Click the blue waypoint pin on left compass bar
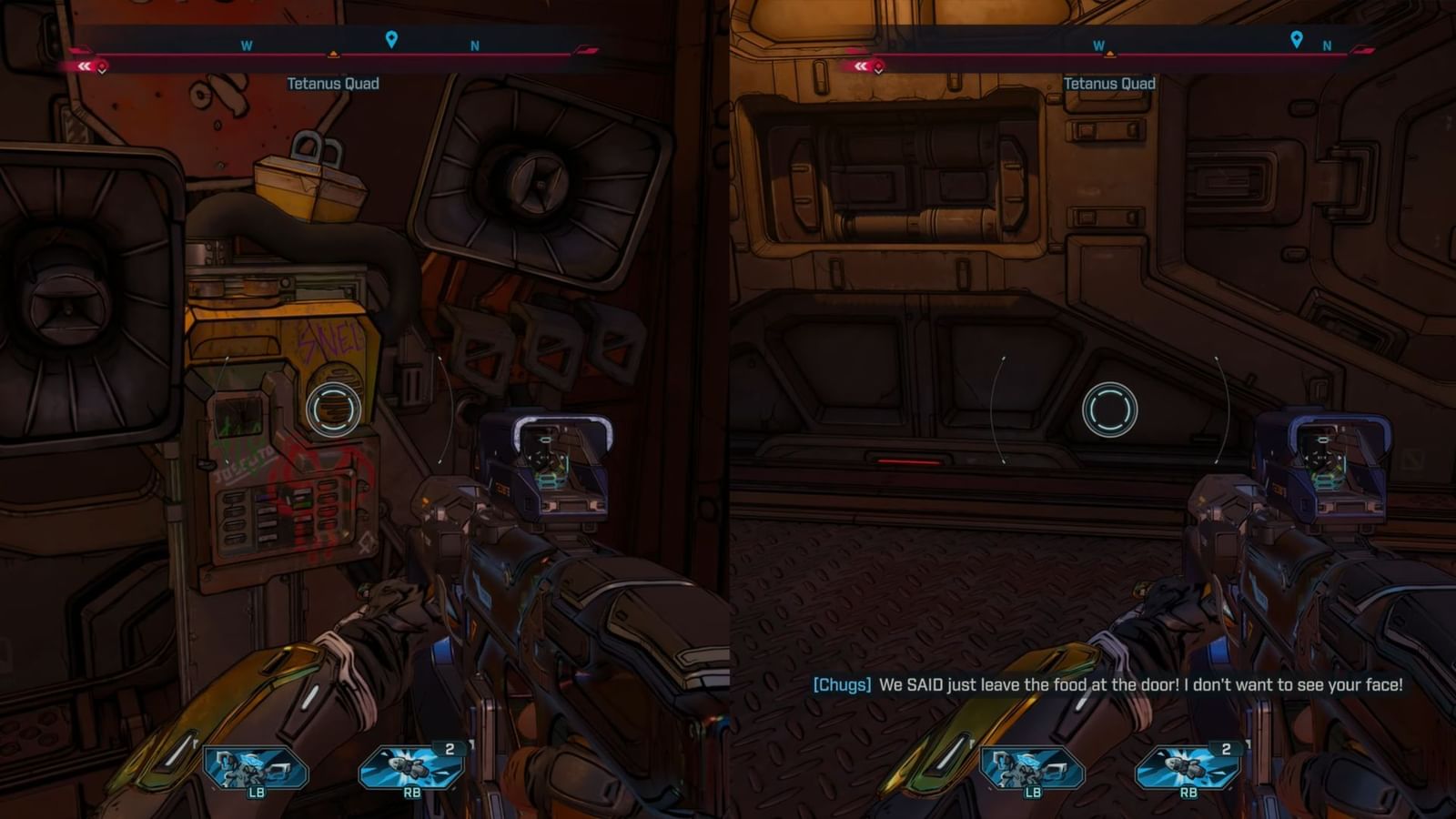This screenshot has height=819, width=1456. click(x=391, y=41)
